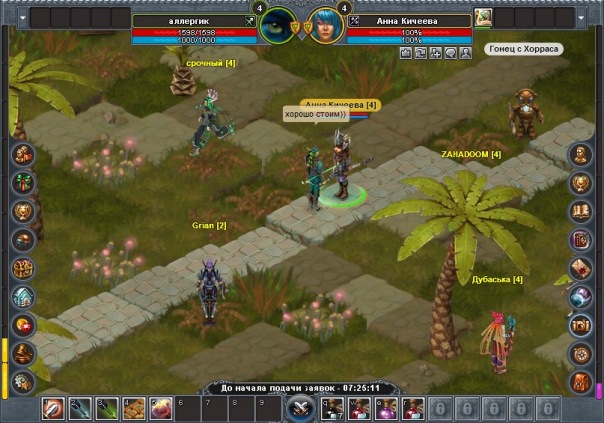Click the red and yellow ball sidebar icon
604x423 pixels.
(x=24, y=326)
